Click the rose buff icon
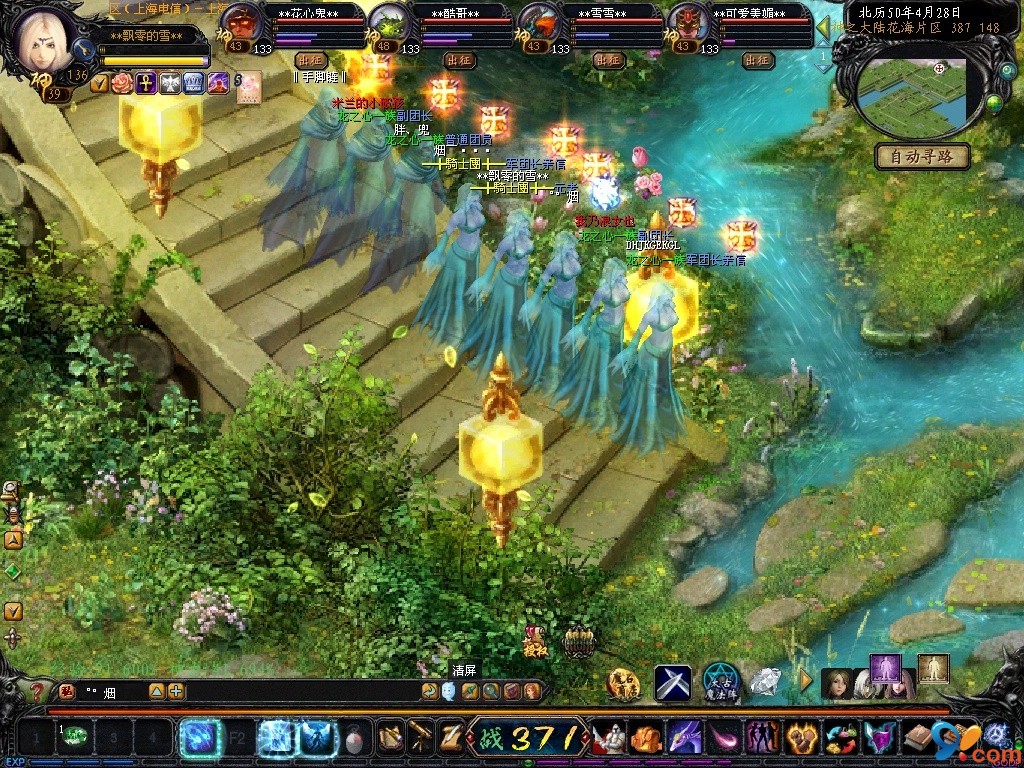Viewport: 1024px width, 768px height. coord(122,83)
